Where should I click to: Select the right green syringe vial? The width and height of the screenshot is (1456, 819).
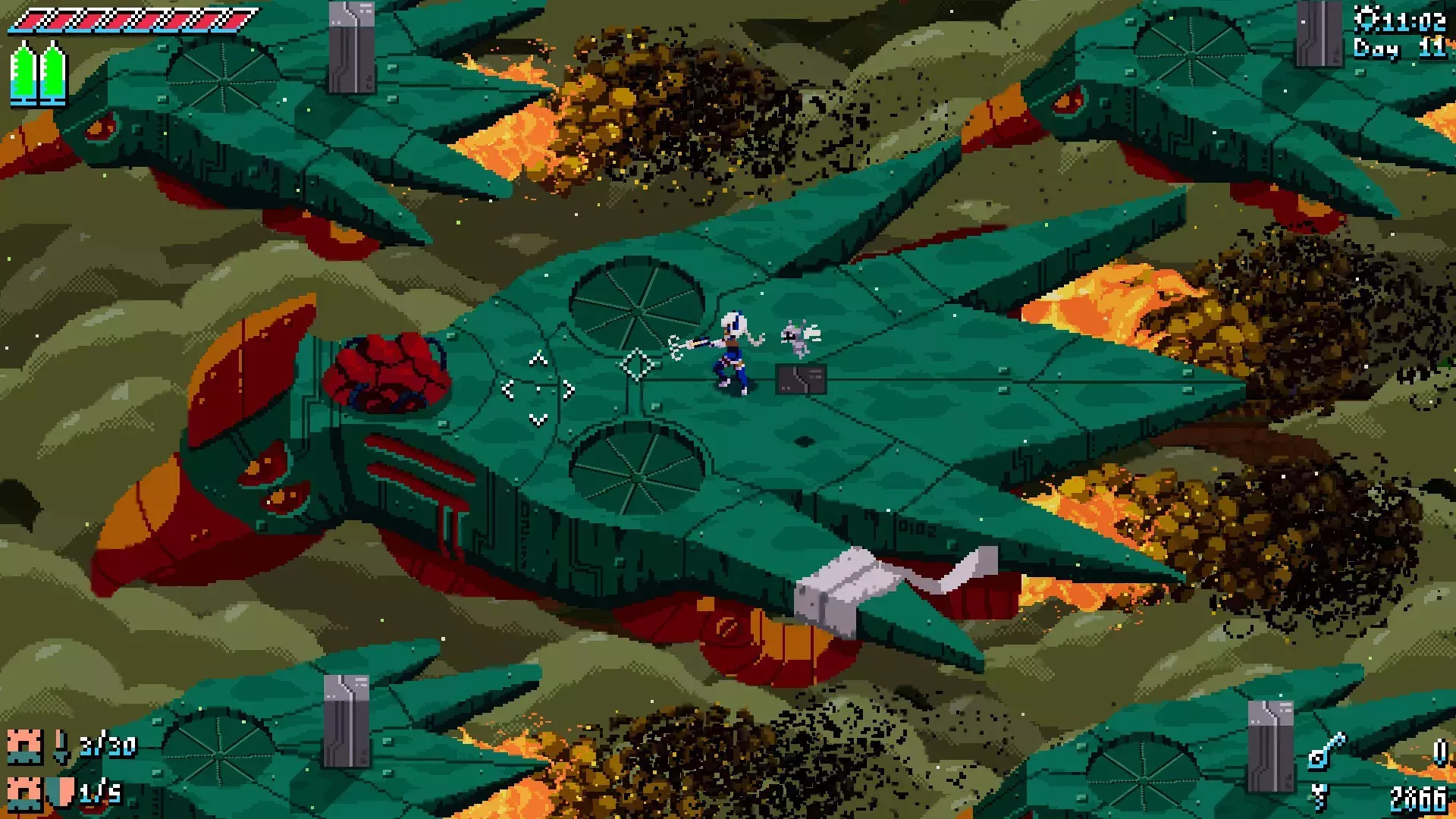pyautogui.click(x=52, y=74)
